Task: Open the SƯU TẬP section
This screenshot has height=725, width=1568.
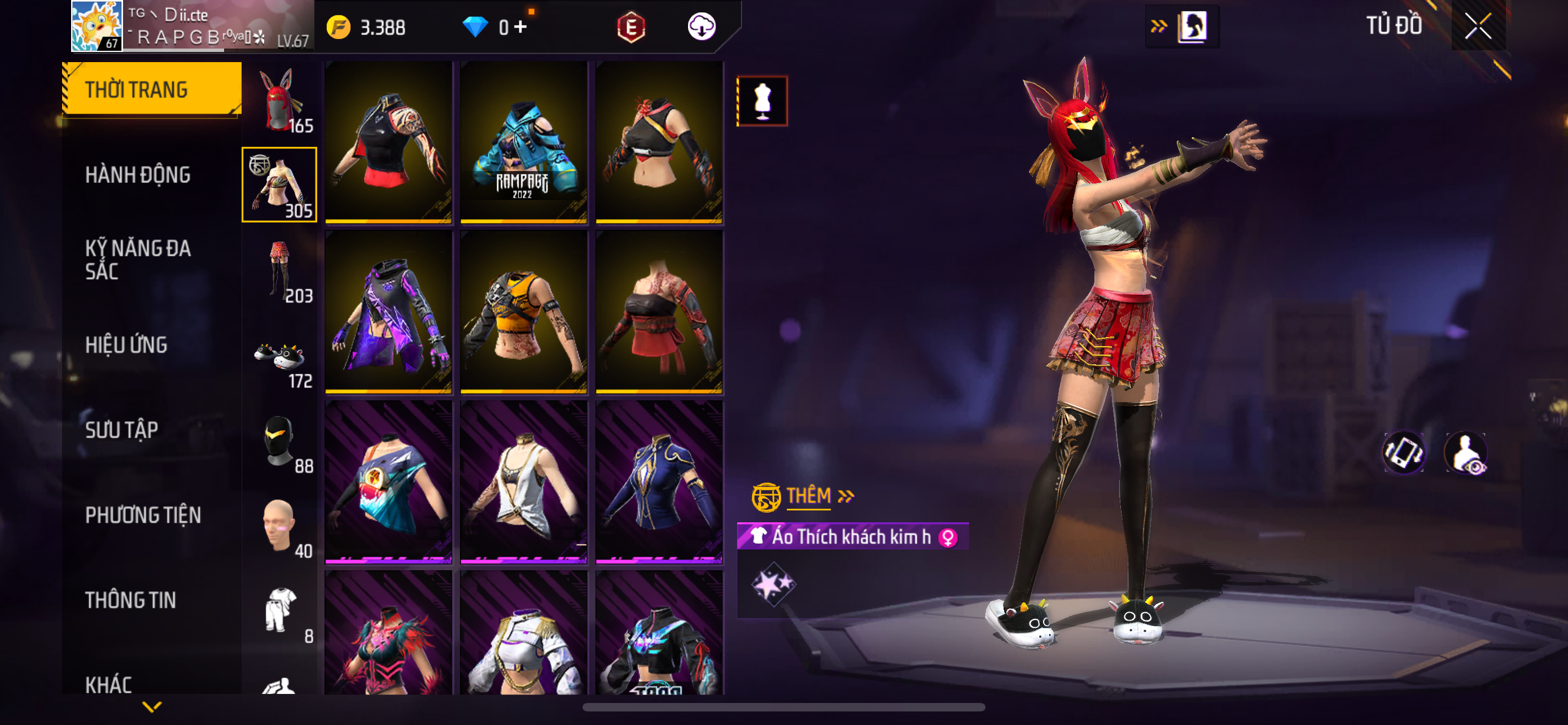Action: pos(121,430)
